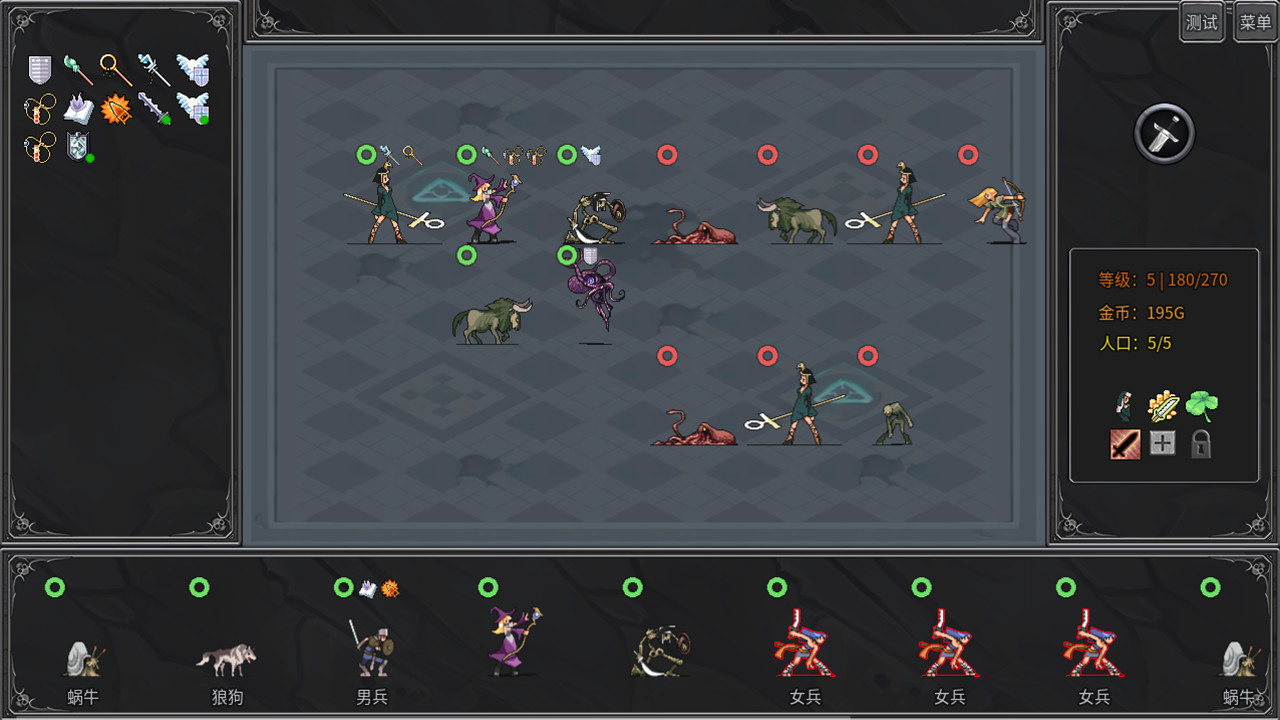Click the circular sword emblem at top right
Image resolution: width=1280 pixels, height=720 pixels.
point(1163,133)
